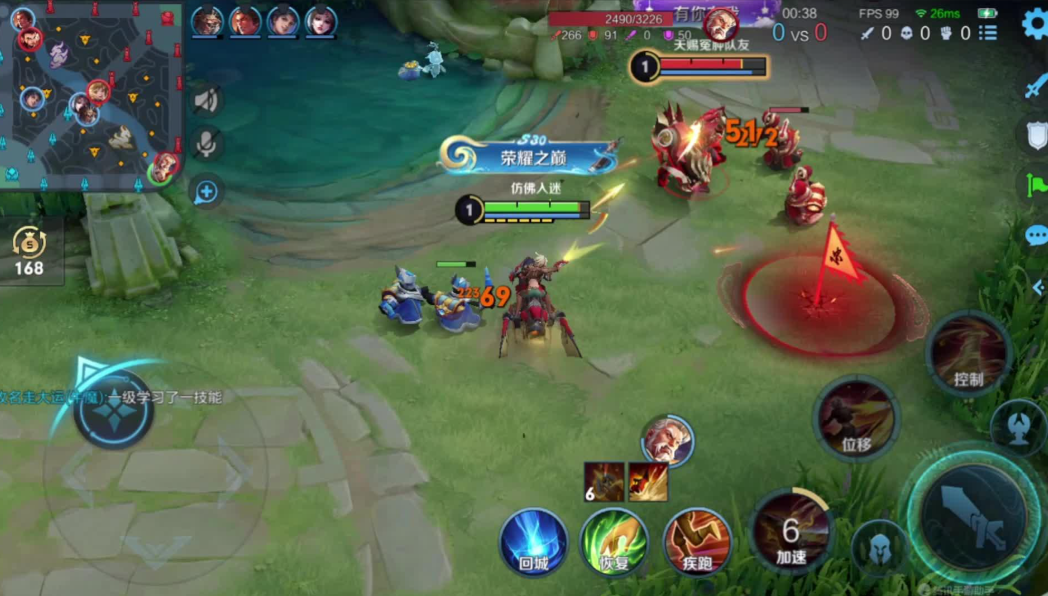This screenshot has width=1048, height=596.
Task: Toggle the muted microphone icon
Action: tap(206, 145)
